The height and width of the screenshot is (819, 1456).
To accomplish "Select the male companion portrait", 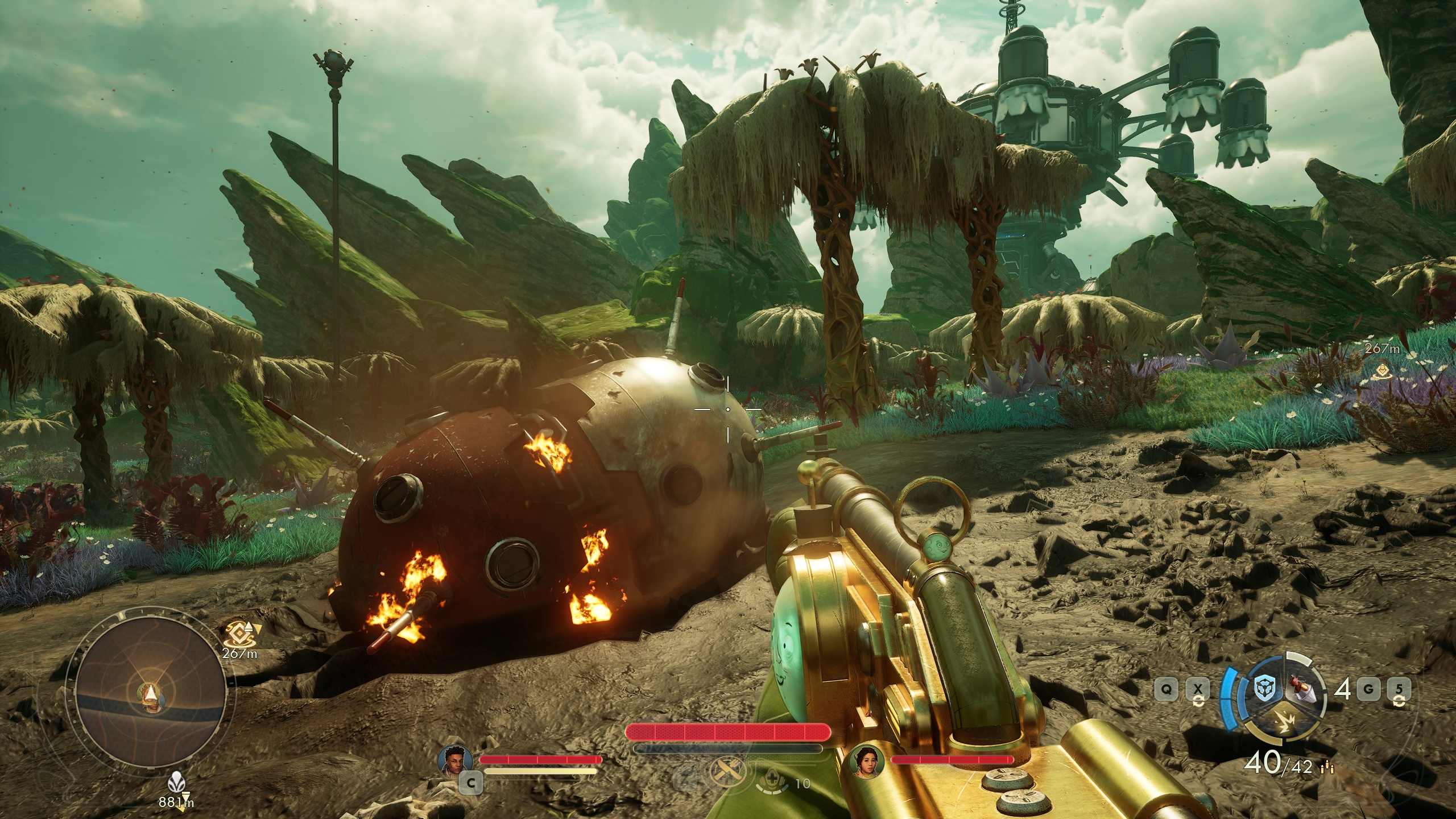I will (455, 759).
